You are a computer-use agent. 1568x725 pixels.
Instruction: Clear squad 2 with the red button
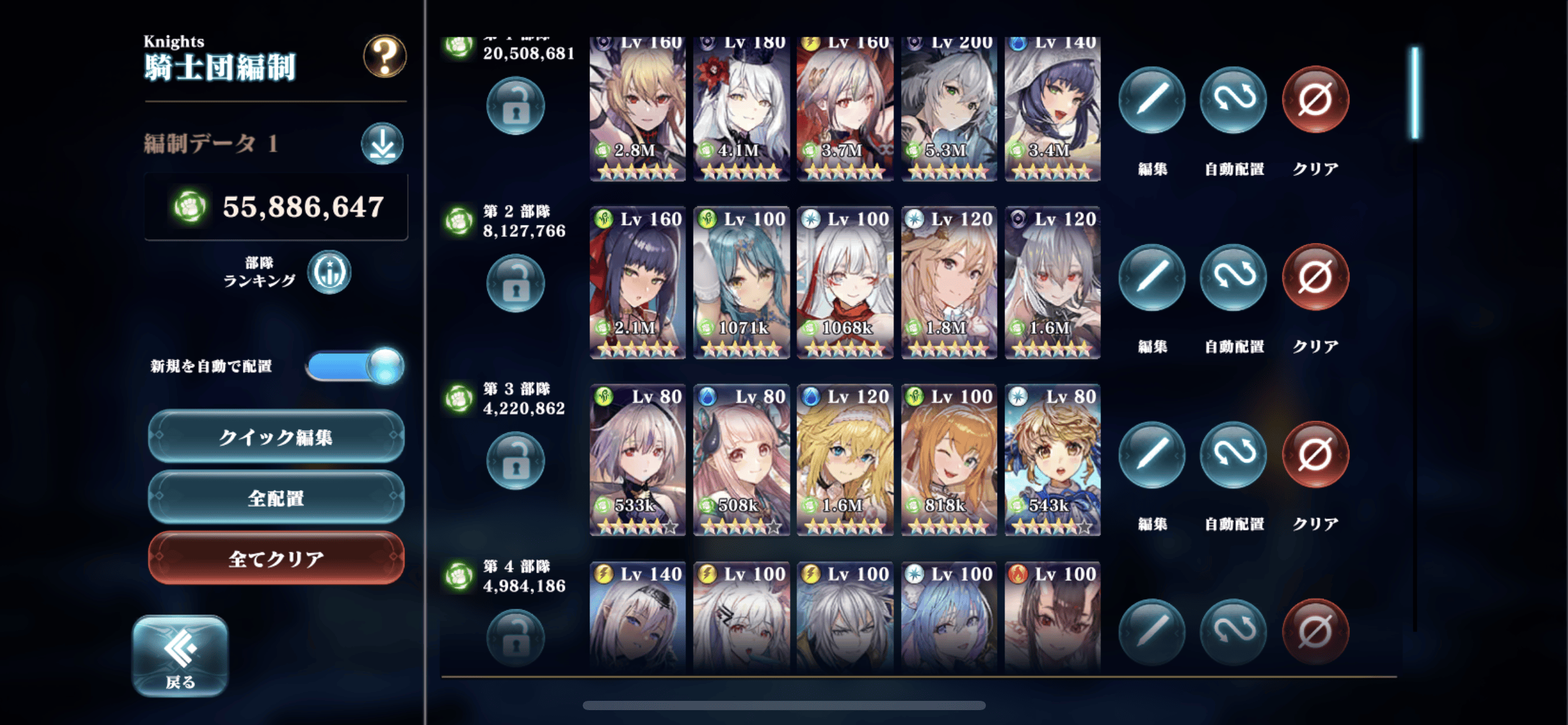click(1315, 277)
